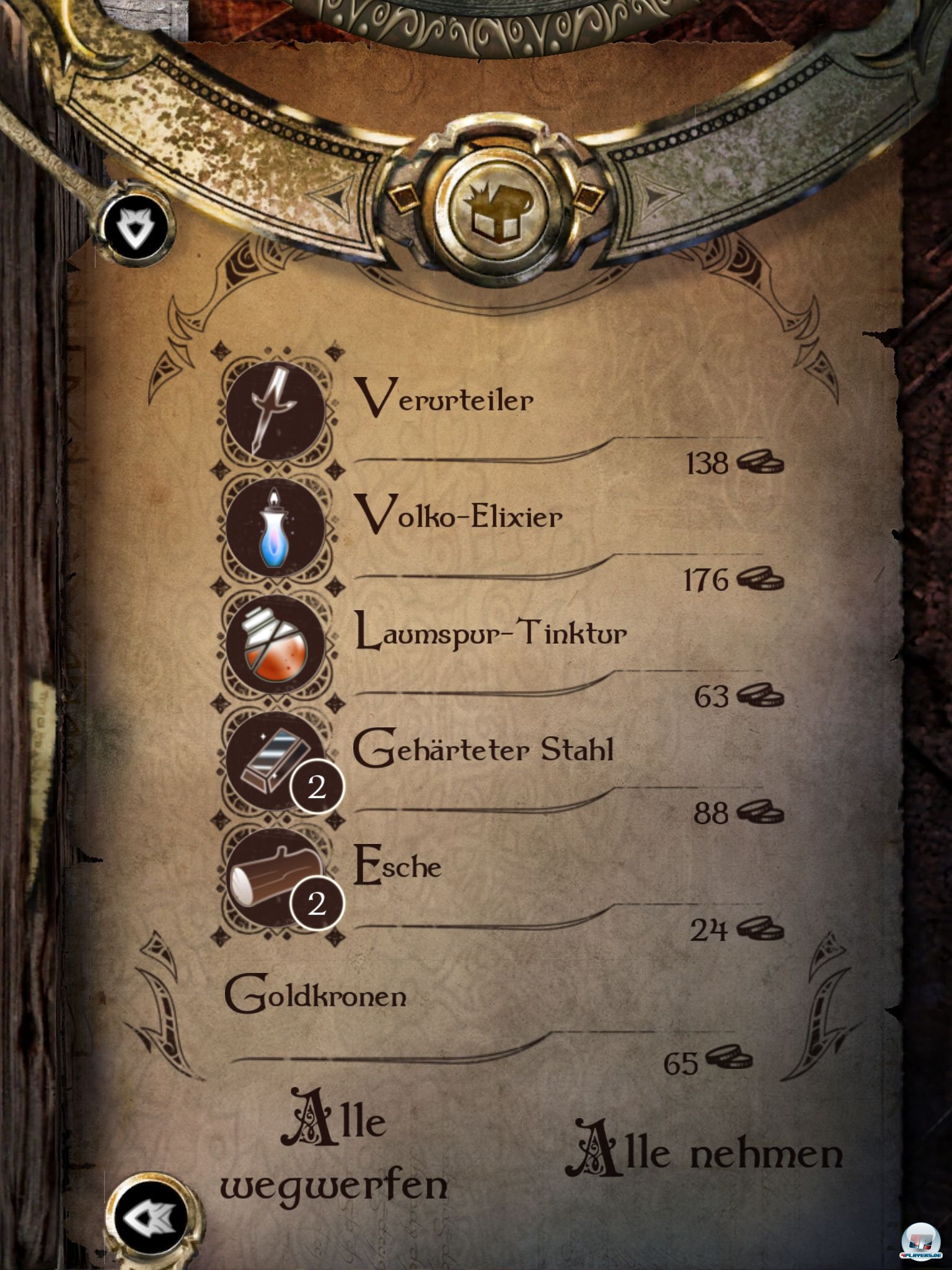Take all loot with Alle nehmen
This screenshot has height=1270, width=952.
point(704,1152)
